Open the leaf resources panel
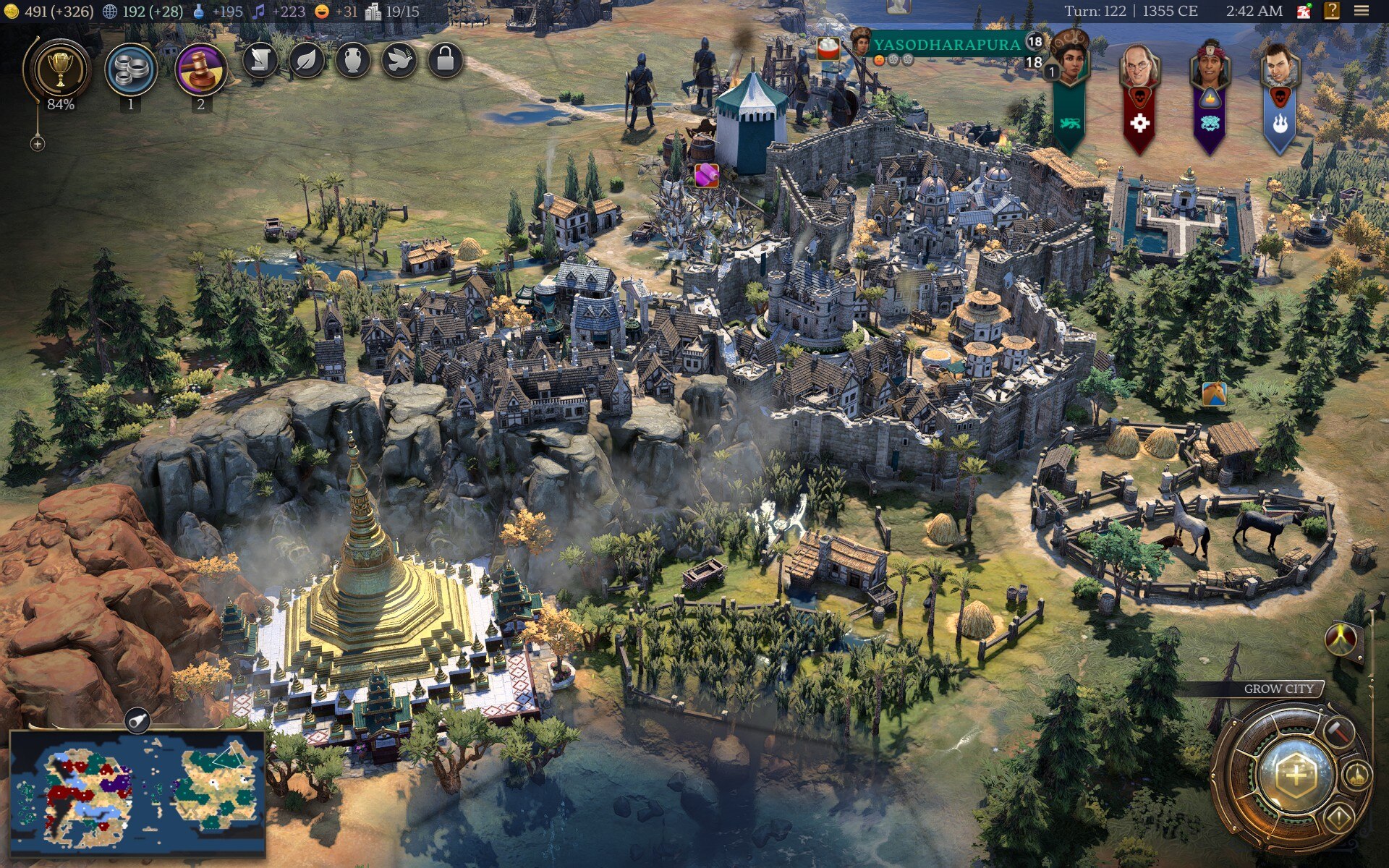 [306, 61]
